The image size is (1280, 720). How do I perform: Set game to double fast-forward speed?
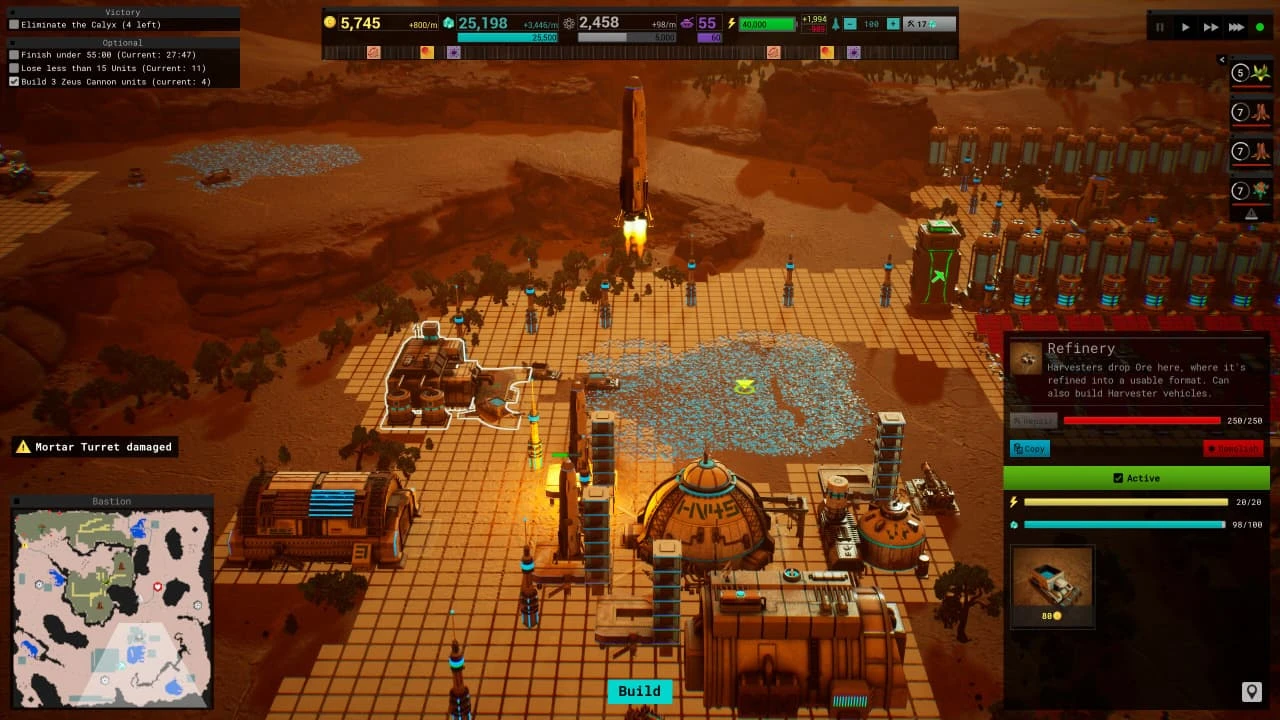1211,27
